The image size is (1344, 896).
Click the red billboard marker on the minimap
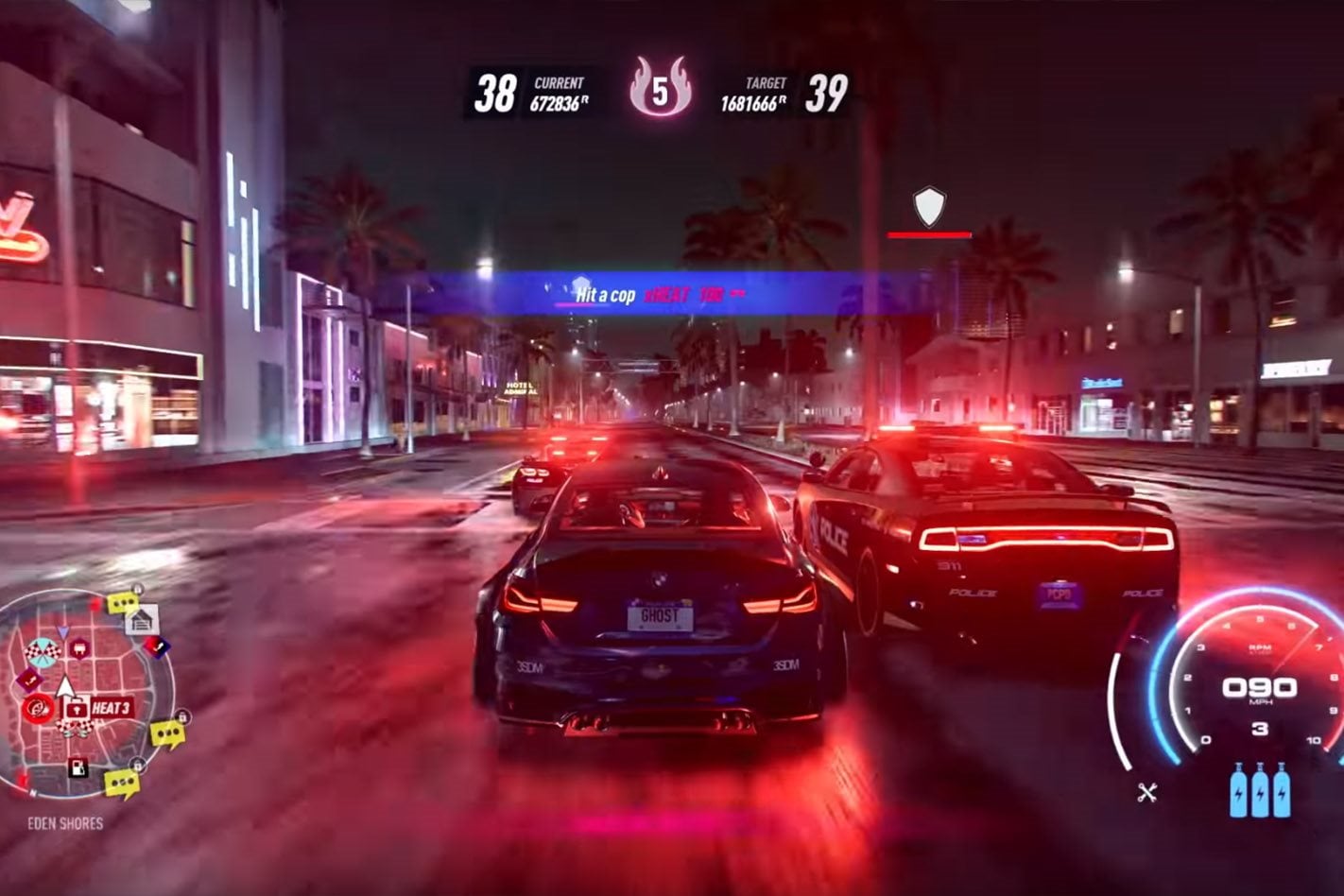click(95, 603)
